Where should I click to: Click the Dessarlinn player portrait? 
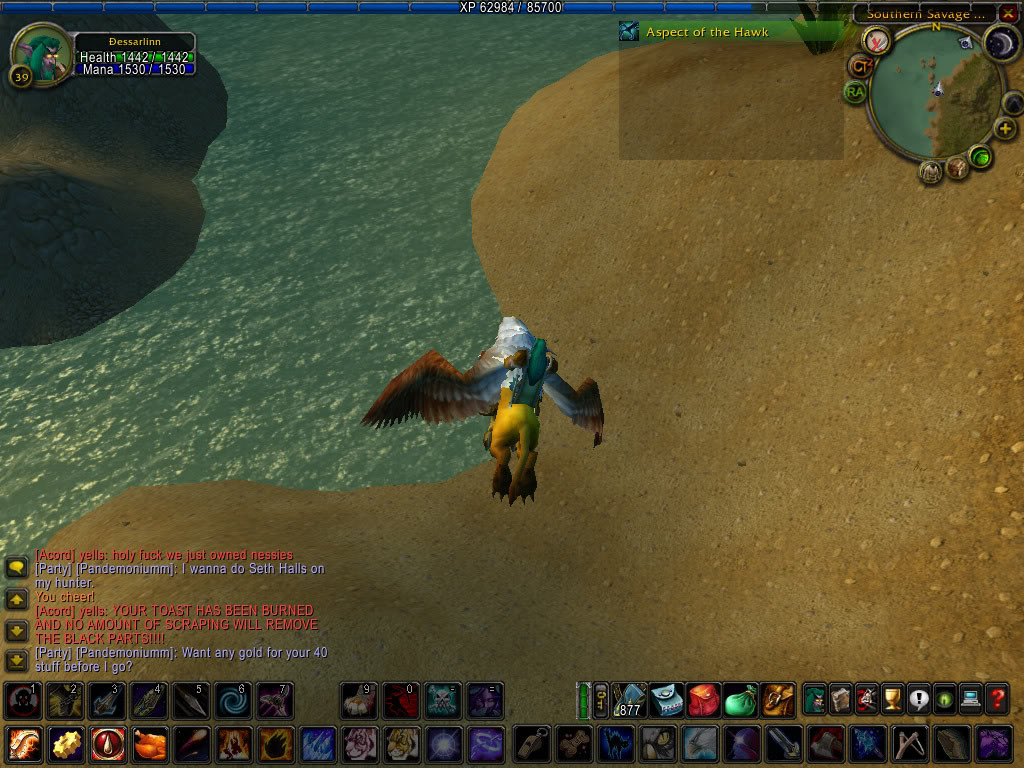[41, 52]
